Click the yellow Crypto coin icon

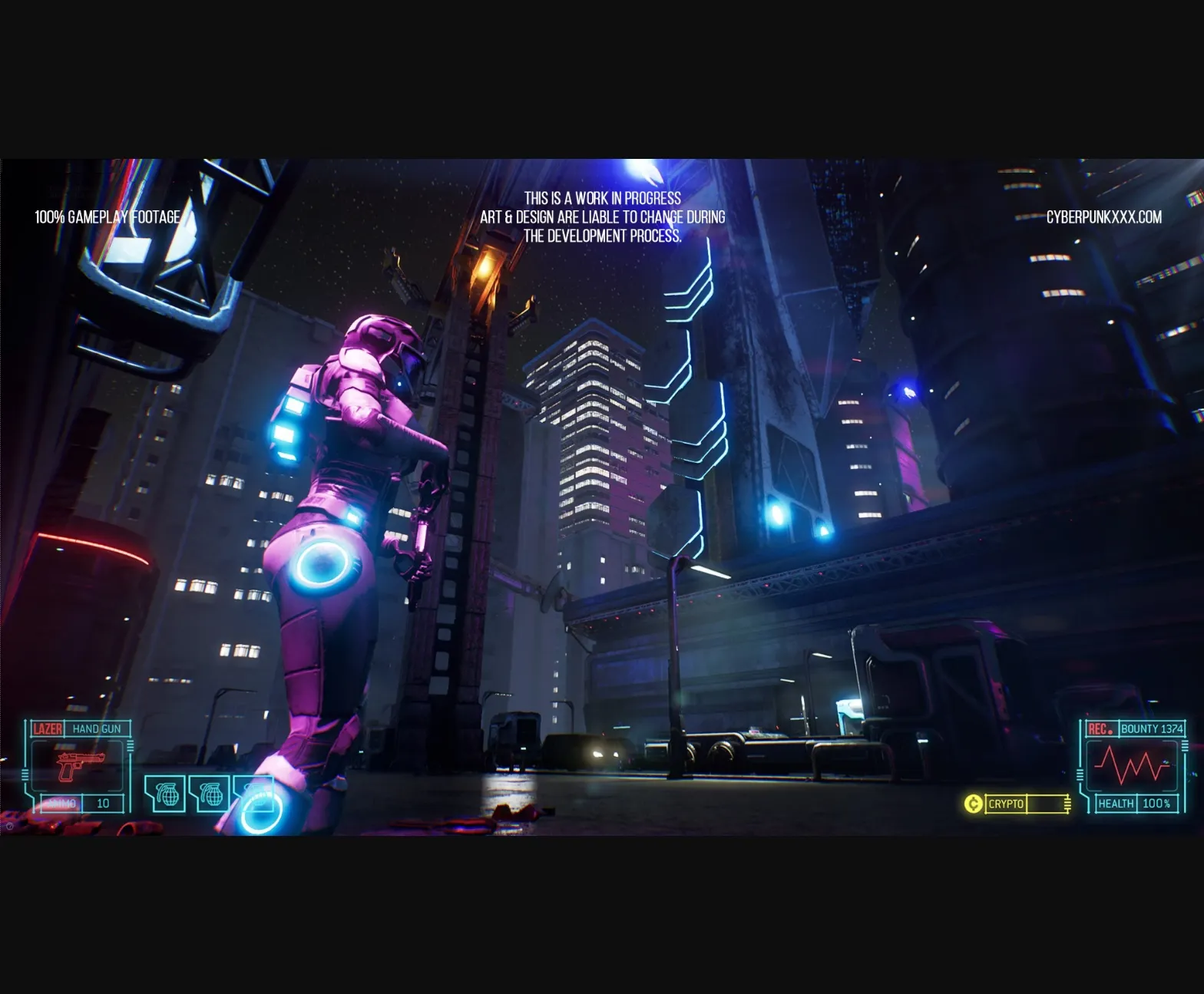point(973,803)
